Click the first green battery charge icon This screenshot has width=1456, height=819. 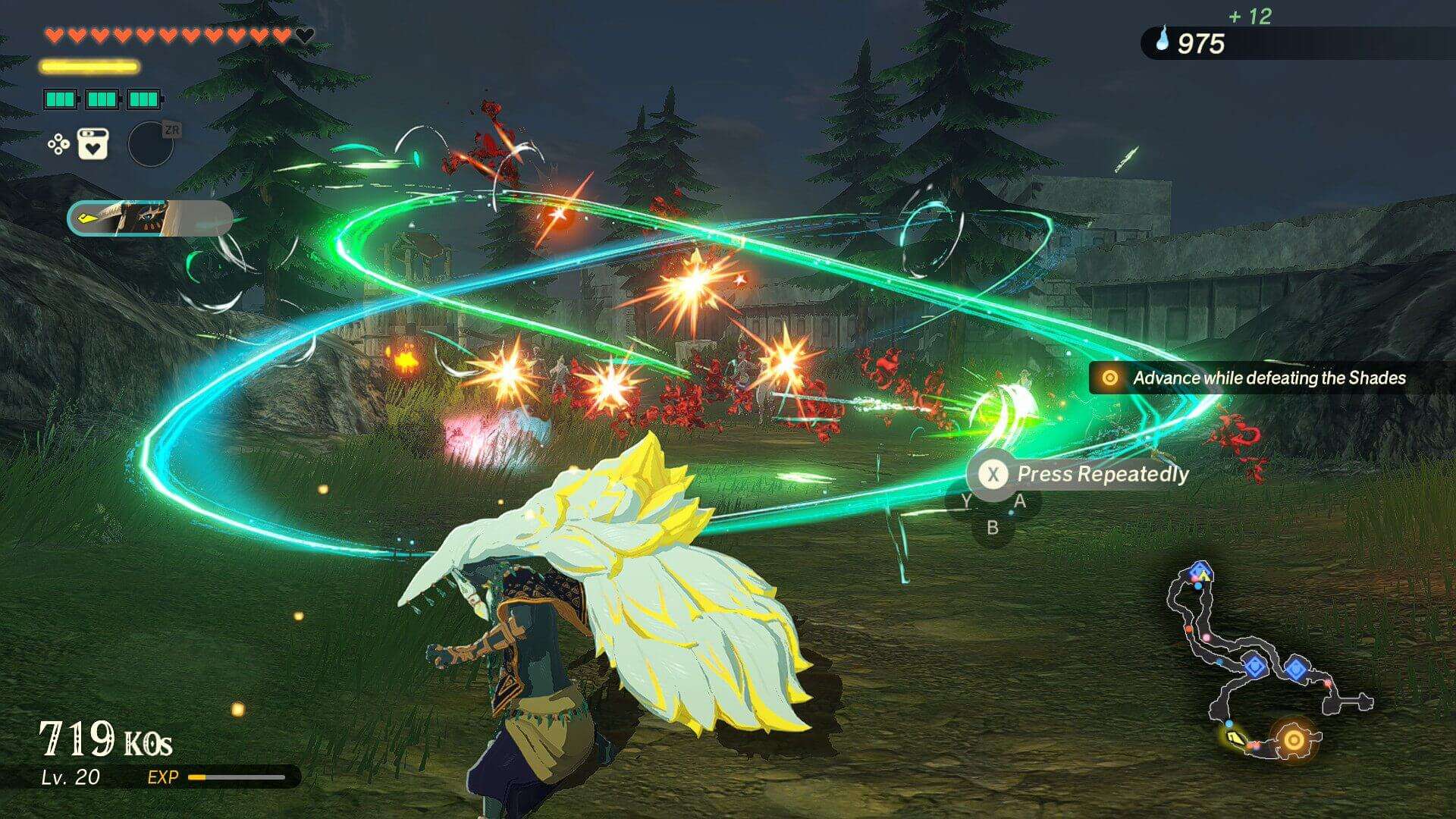60,98
